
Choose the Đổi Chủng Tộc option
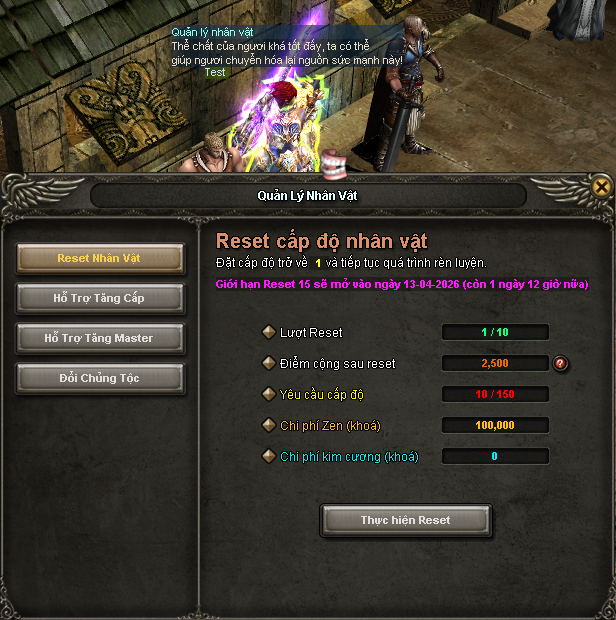point(100,378)
